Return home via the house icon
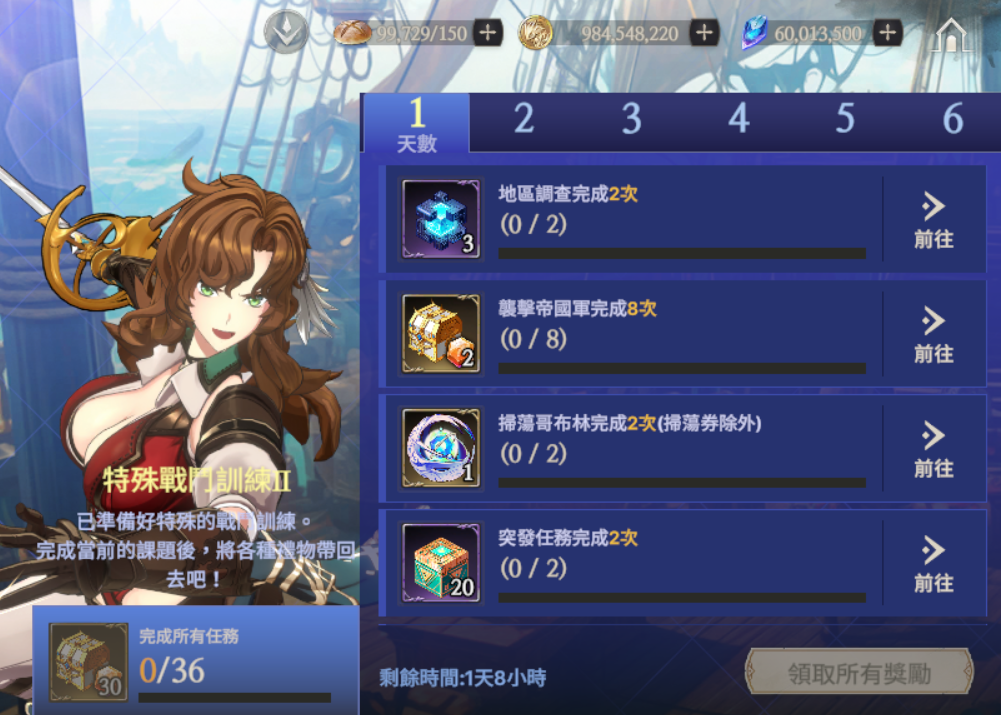This screenshot has width=1001, height=715. pyautogui.click(x=950, y=36)
